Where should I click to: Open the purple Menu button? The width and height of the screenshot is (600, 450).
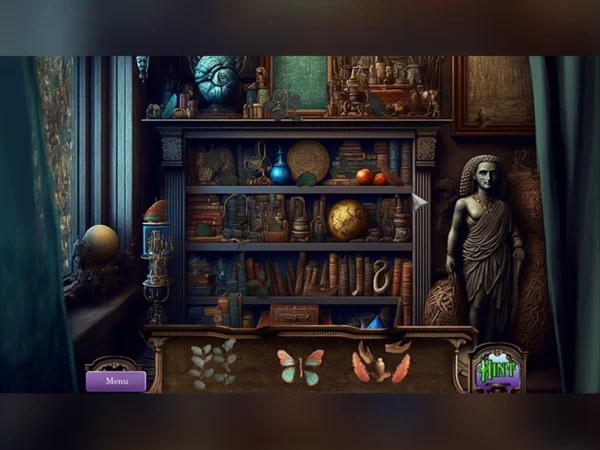coord(116,381)
